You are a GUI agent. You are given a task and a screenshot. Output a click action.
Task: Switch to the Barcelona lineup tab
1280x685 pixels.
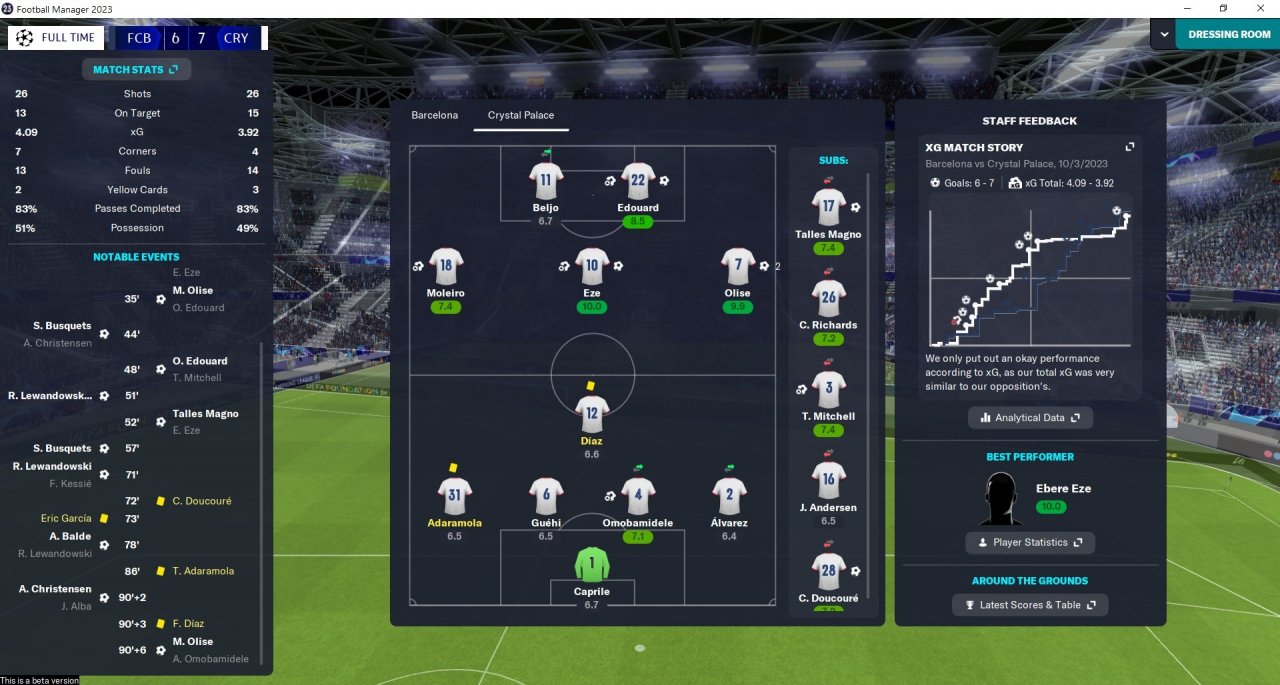434,115
